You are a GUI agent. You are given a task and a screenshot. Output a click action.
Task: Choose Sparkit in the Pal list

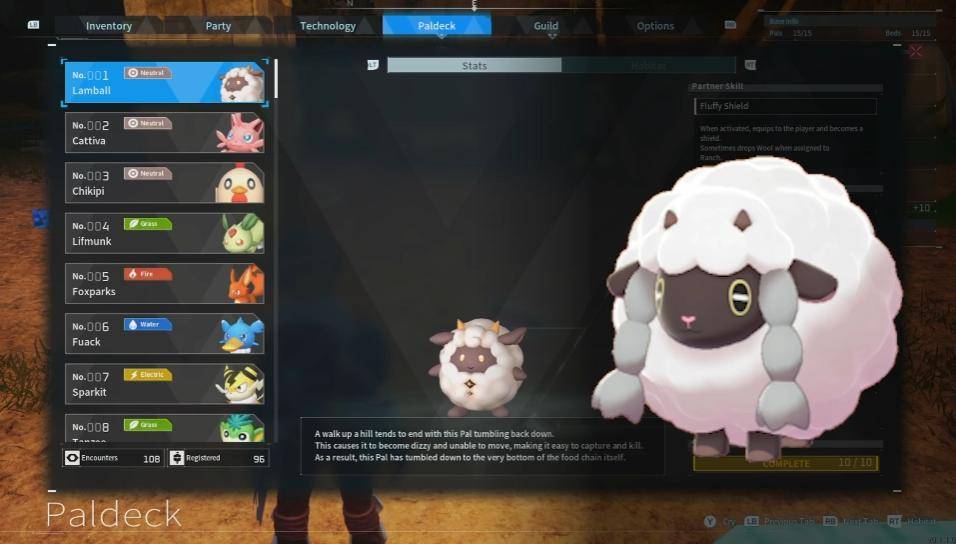click(x=165, y=384)
